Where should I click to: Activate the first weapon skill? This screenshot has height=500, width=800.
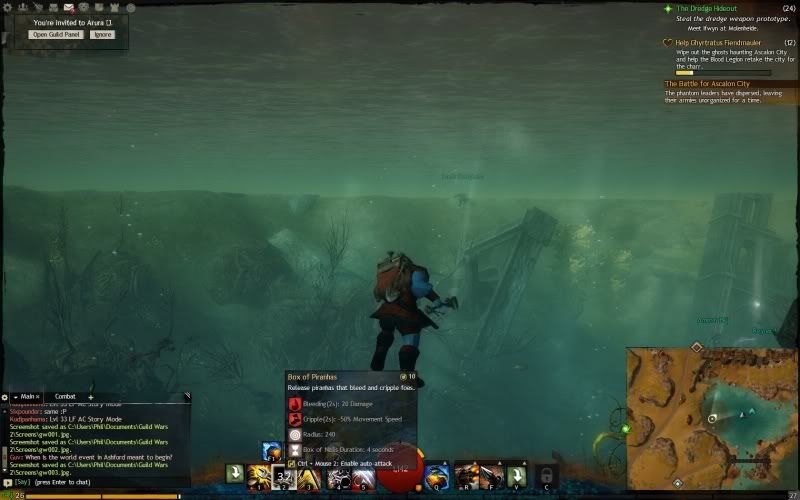pyautogui.click(x=258, y=476)
